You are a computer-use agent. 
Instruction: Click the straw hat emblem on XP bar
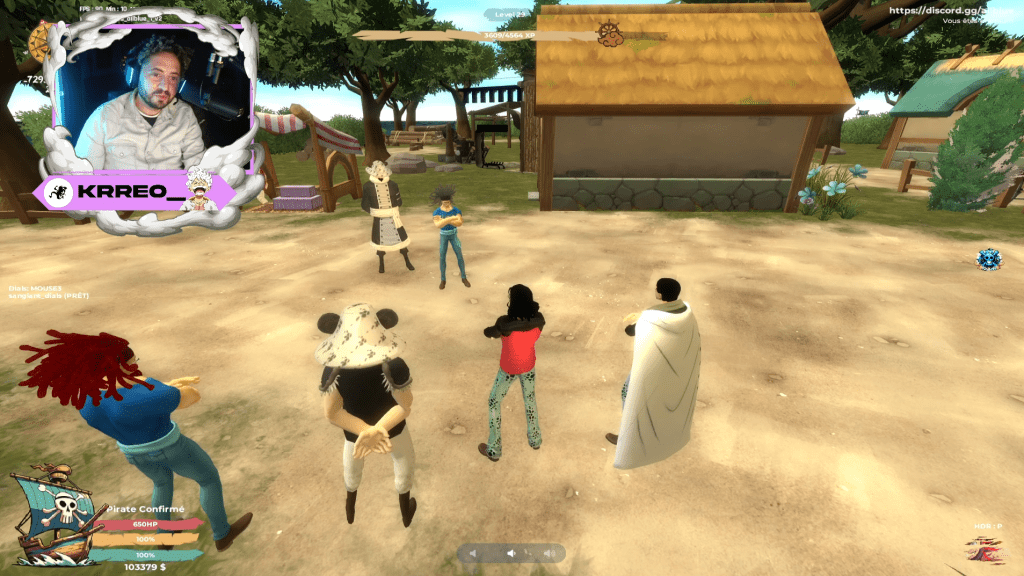point(611,34)
